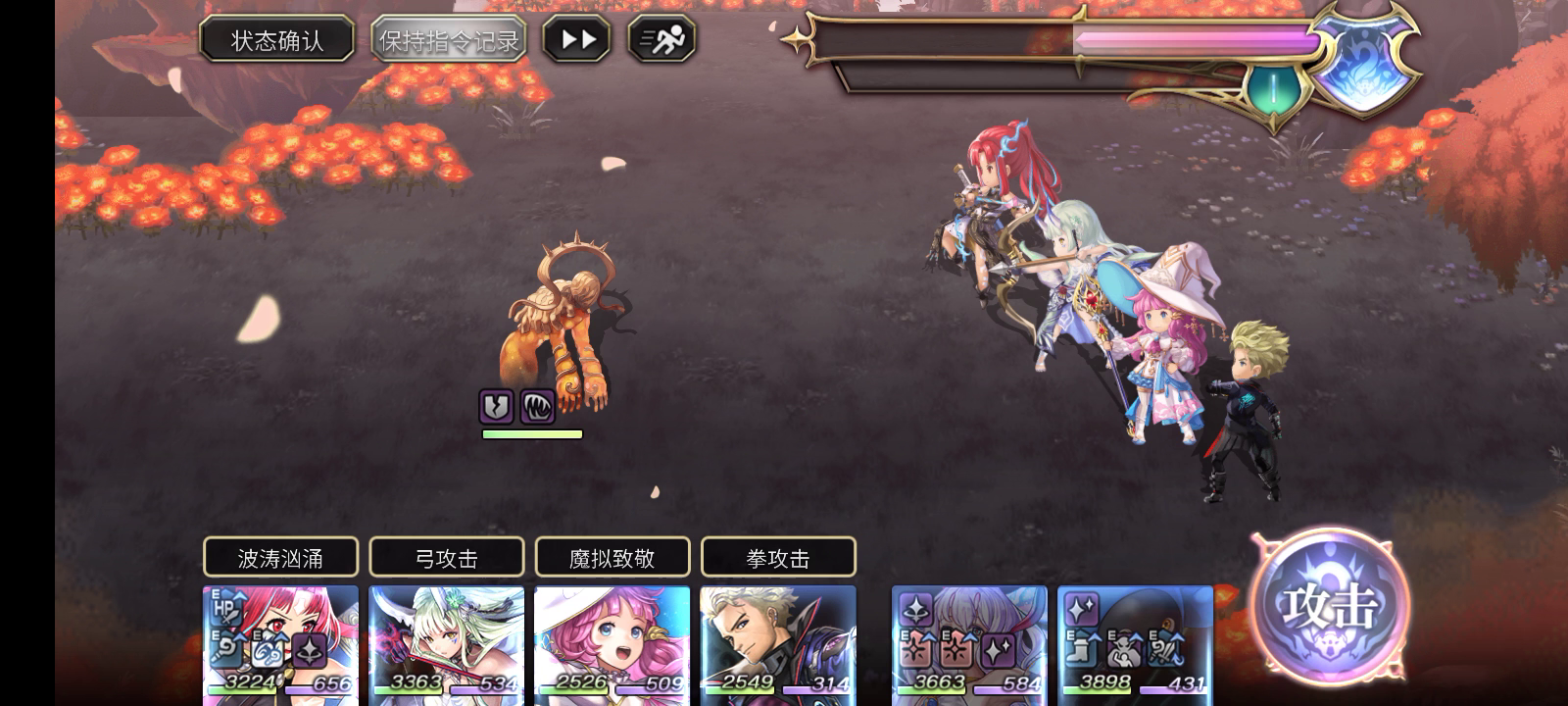Select the 魔拟致敬 skill command

point(612,556)
